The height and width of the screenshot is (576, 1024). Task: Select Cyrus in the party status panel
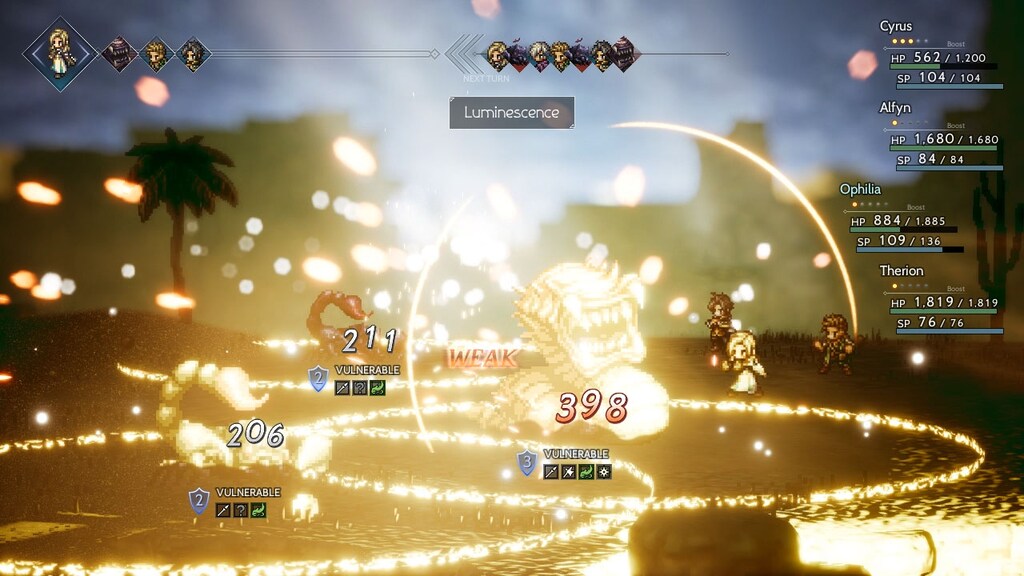pos(940,58)
